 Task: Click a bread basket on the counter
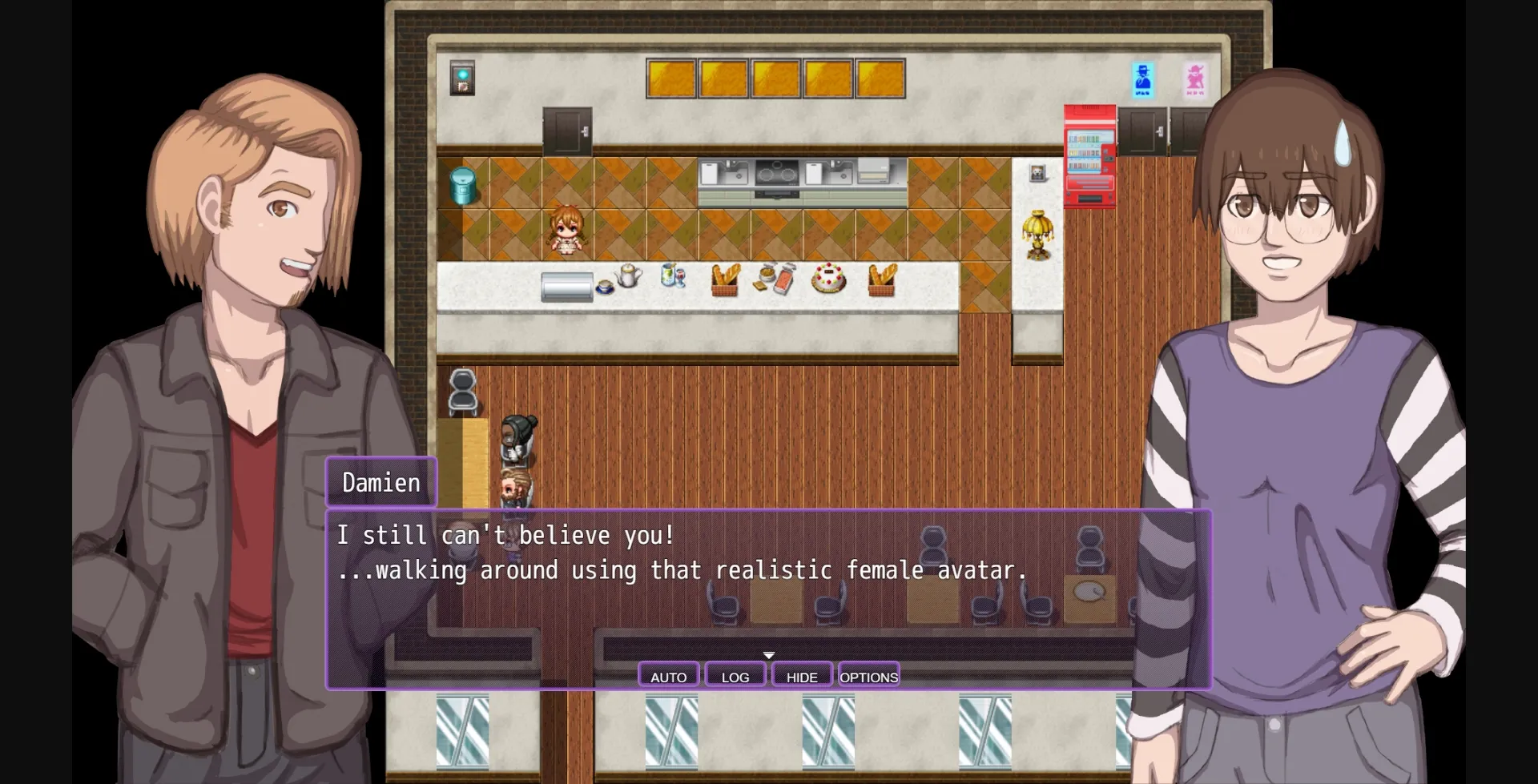point(726,278)
